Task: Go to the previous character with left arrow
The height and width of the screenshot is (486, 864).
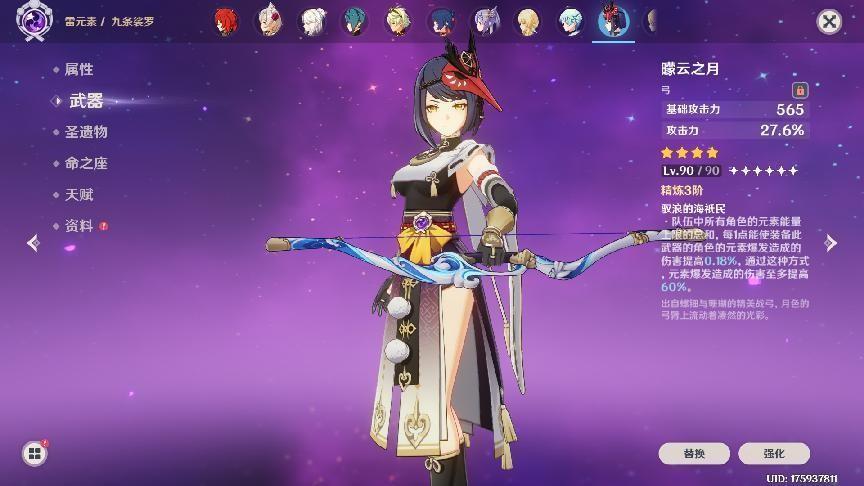Action: point(33,242)
